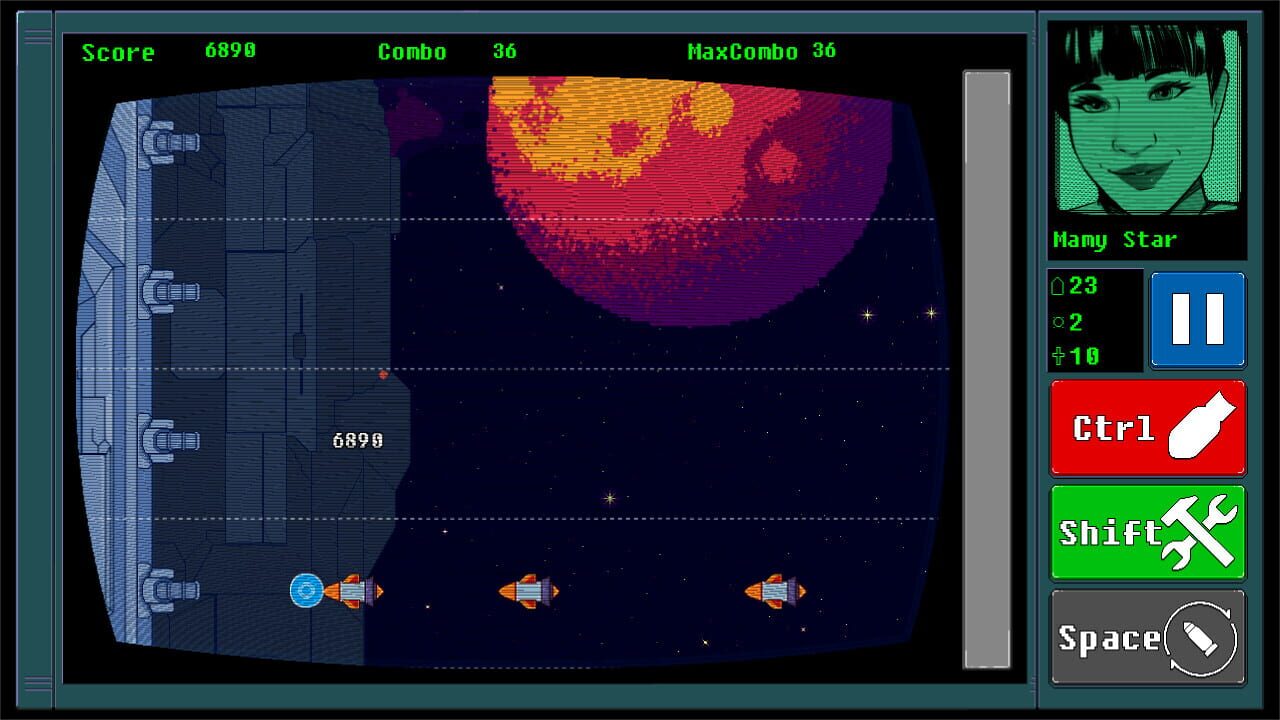The width and height of the screenshot is (1280, 720).
Task: Click the floating 6890 score popup in the playfield
Action: [x=357, y=438]
